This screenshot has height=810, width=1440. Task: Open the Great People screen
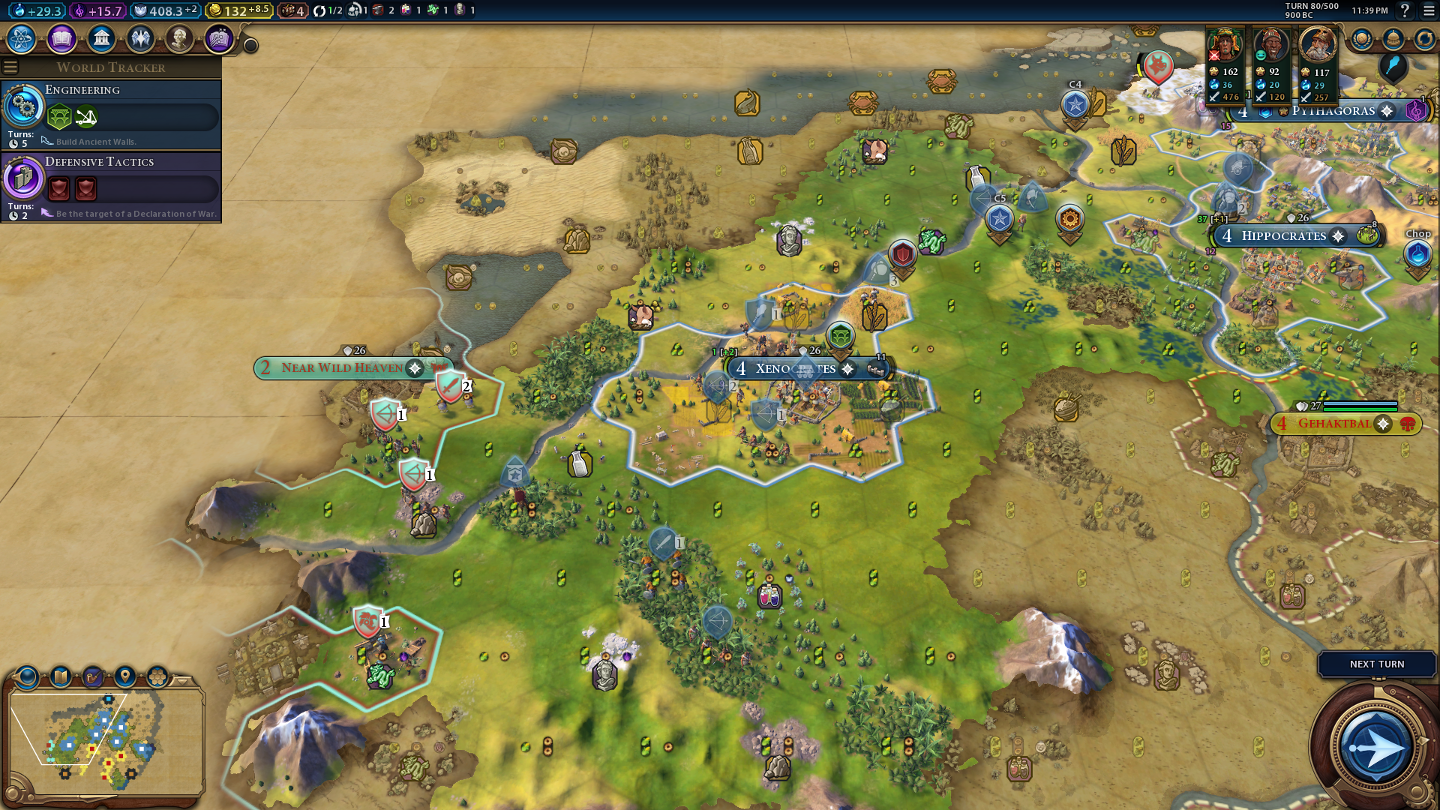[x=180, y=39]
